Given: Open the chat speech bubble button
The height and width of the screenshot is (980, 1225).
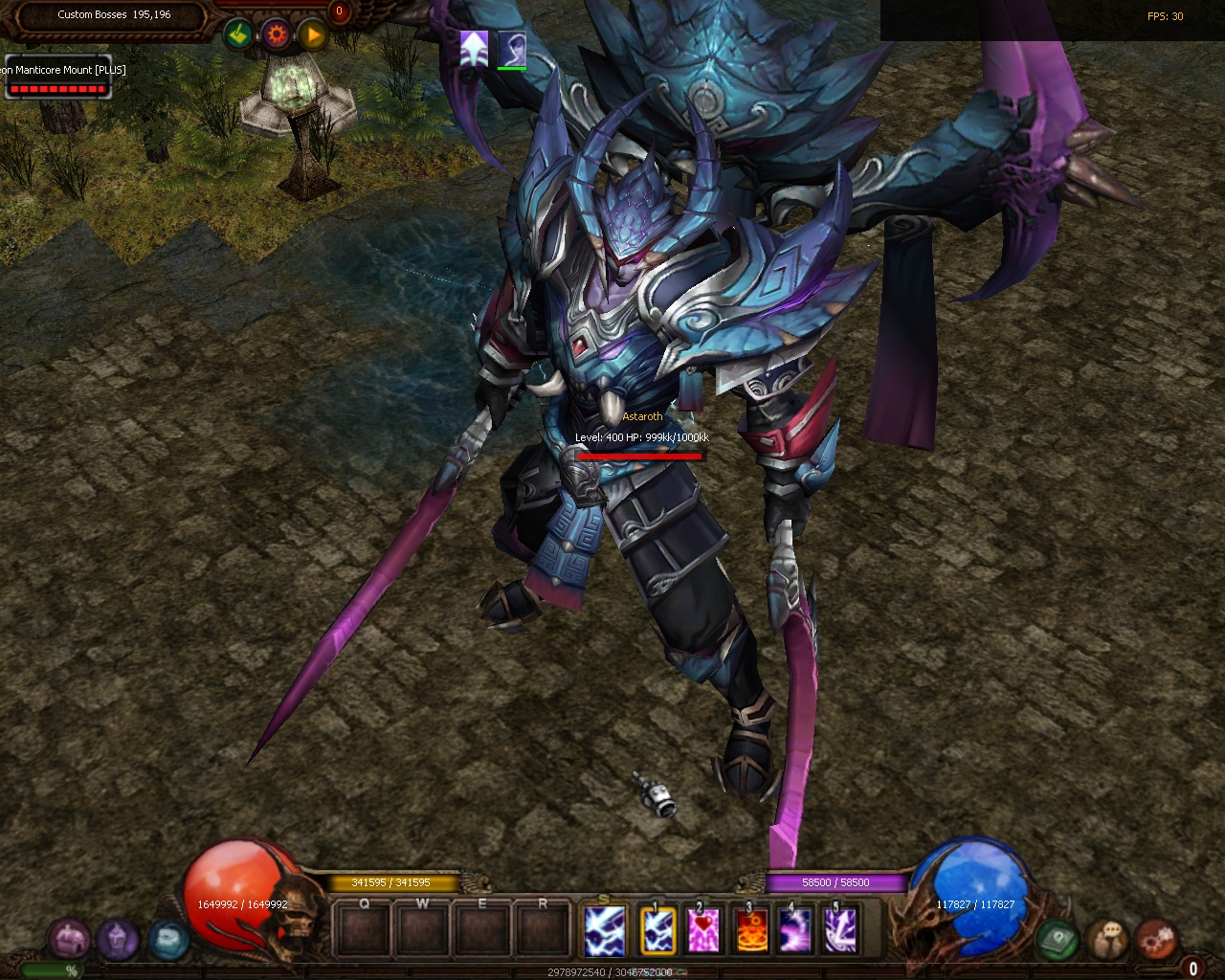Looking at the screenshot, I should click(1107, 939).
